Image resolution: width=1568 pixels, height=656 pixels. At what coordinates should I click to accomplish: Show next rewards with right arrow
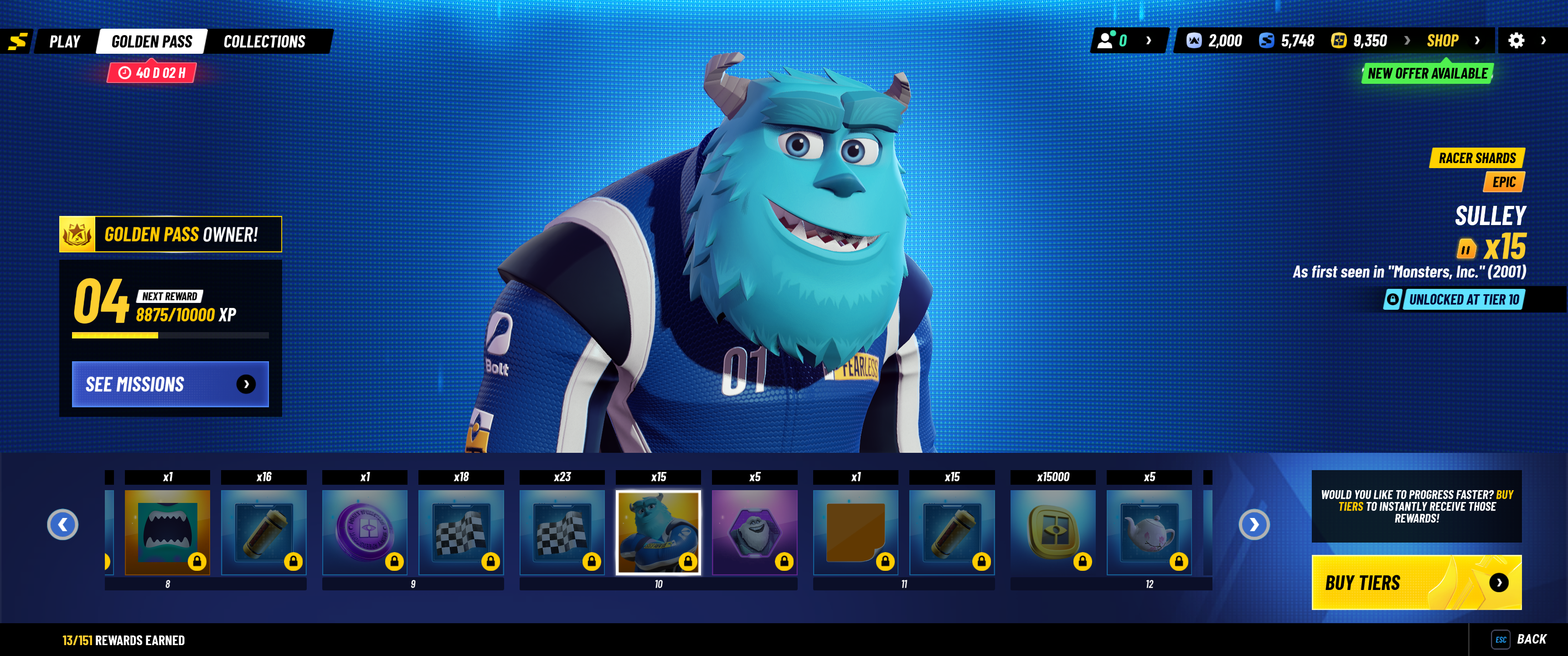tap(1254, 524)
